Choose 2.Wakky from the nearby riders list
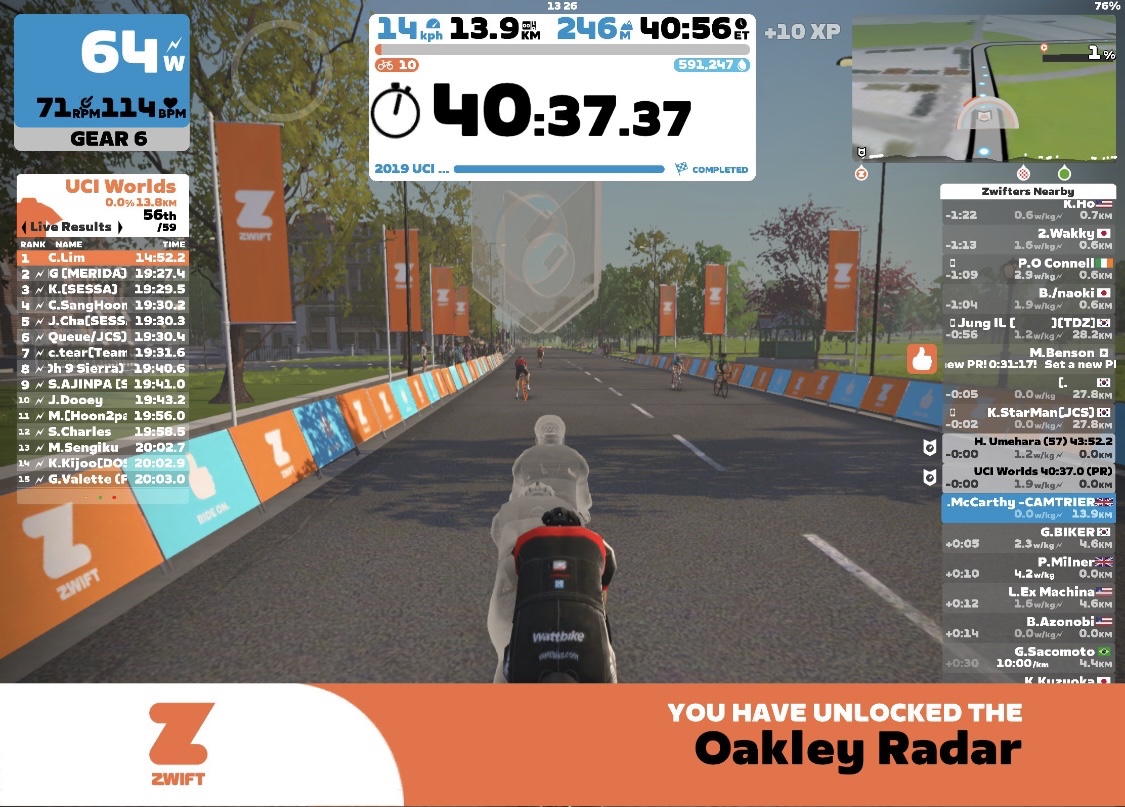This screenshot has height=807, width=1125. pyautogui.click(x=1028, y=239)
